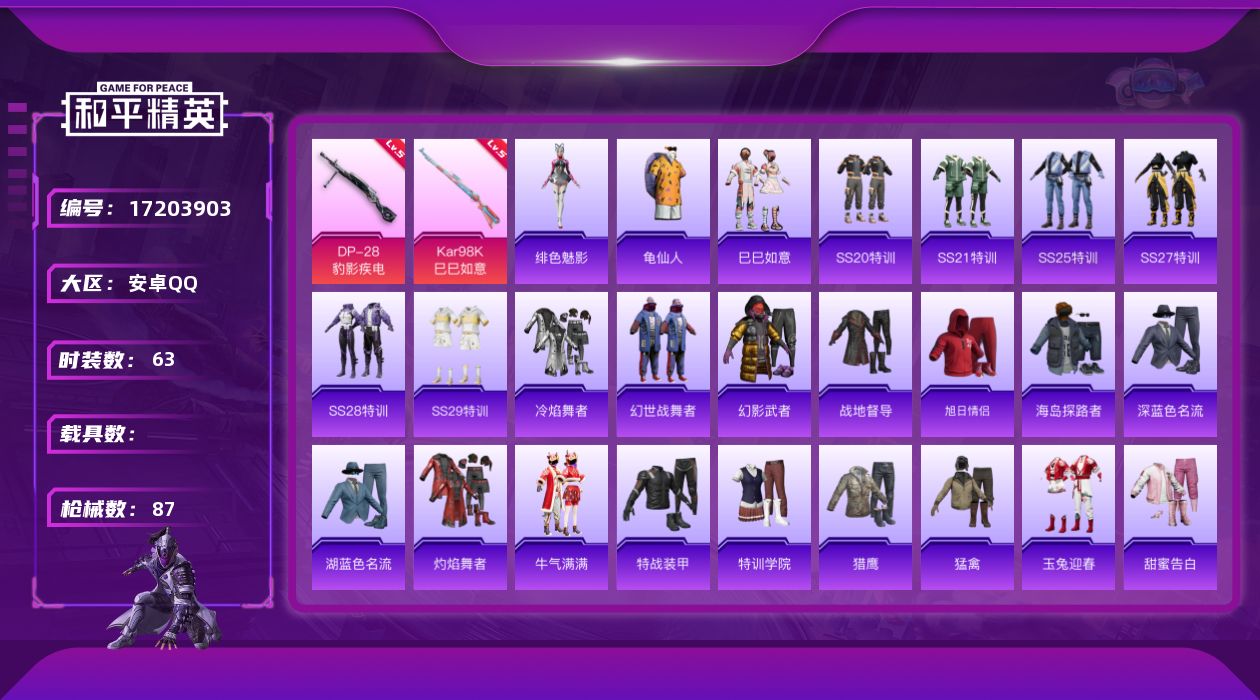The height and width of the screenshot is (700, 1260).
Task: Select the 幻影武者 outfit card
Action: [764, 364]
